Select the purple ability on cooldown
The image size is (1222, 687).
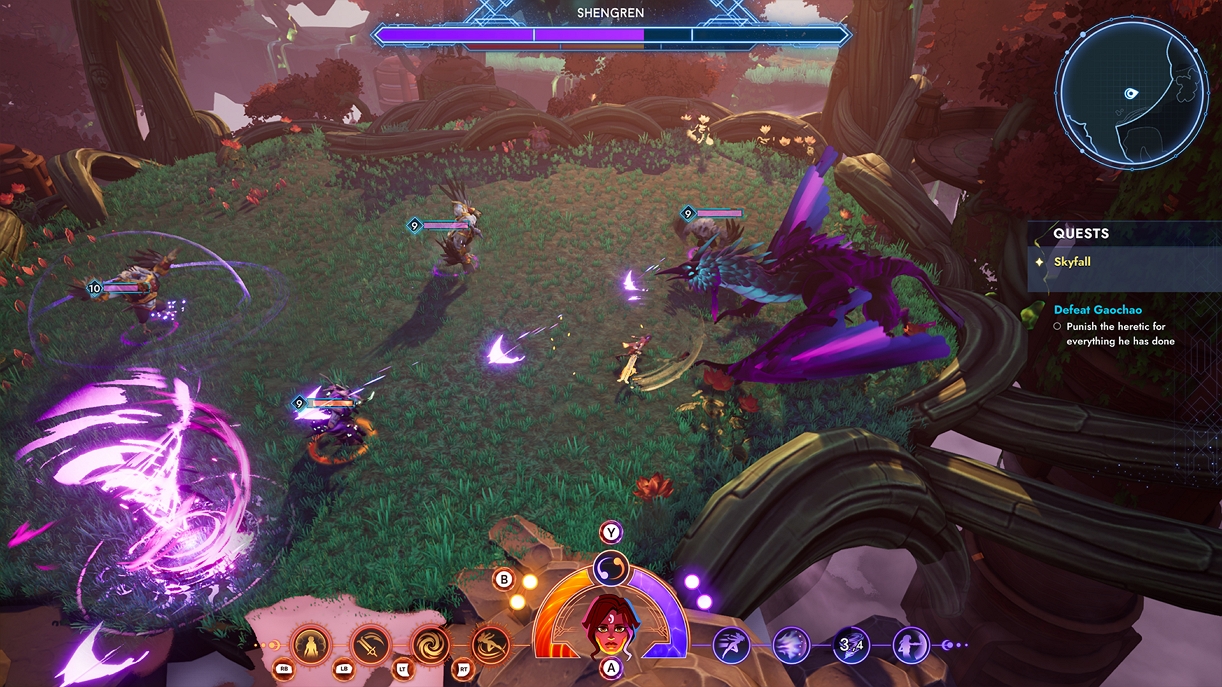(x=851, y=645)
